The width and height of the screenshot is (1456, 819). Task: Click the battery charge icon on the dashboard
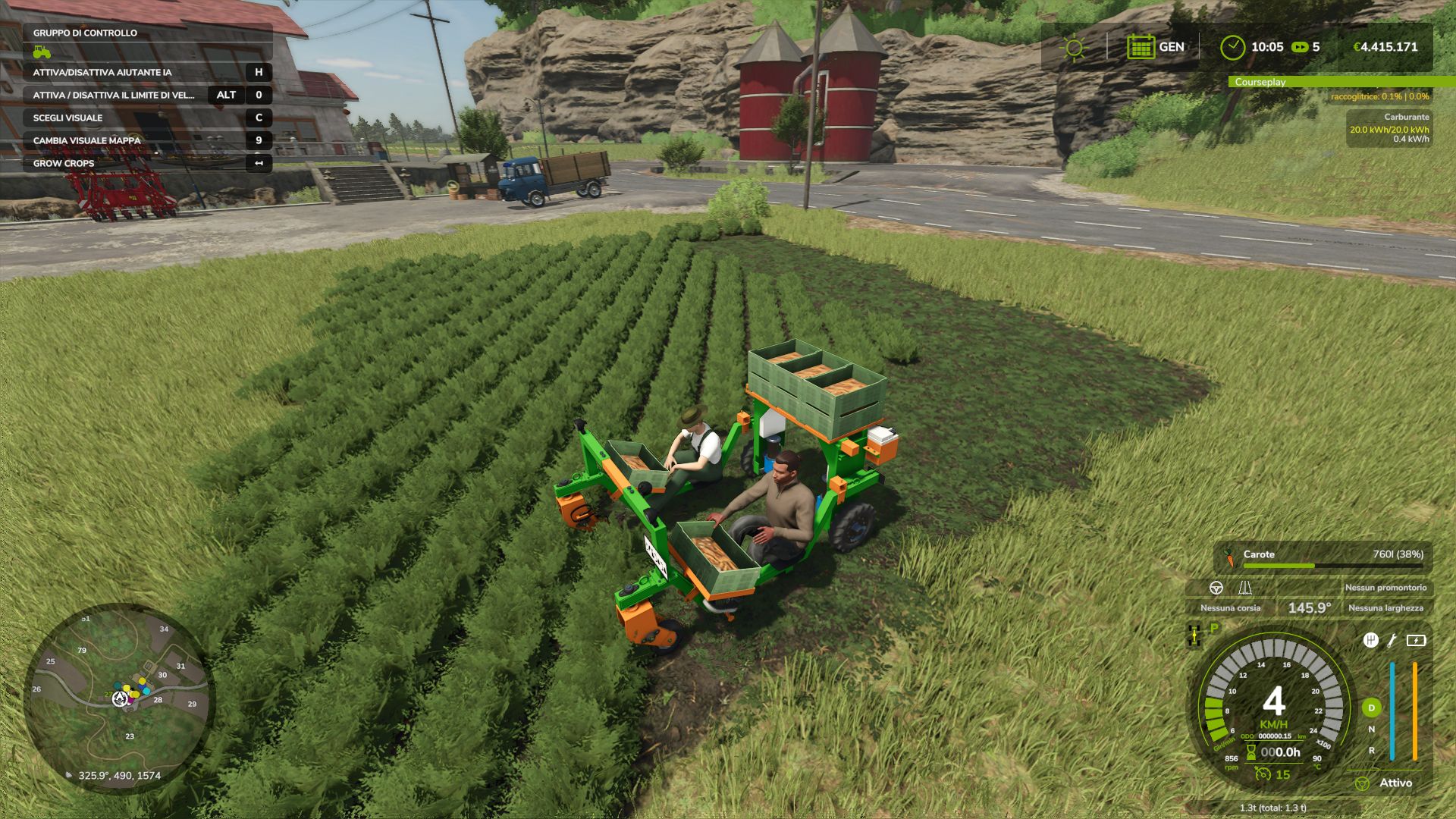[x=1415, y=641]
